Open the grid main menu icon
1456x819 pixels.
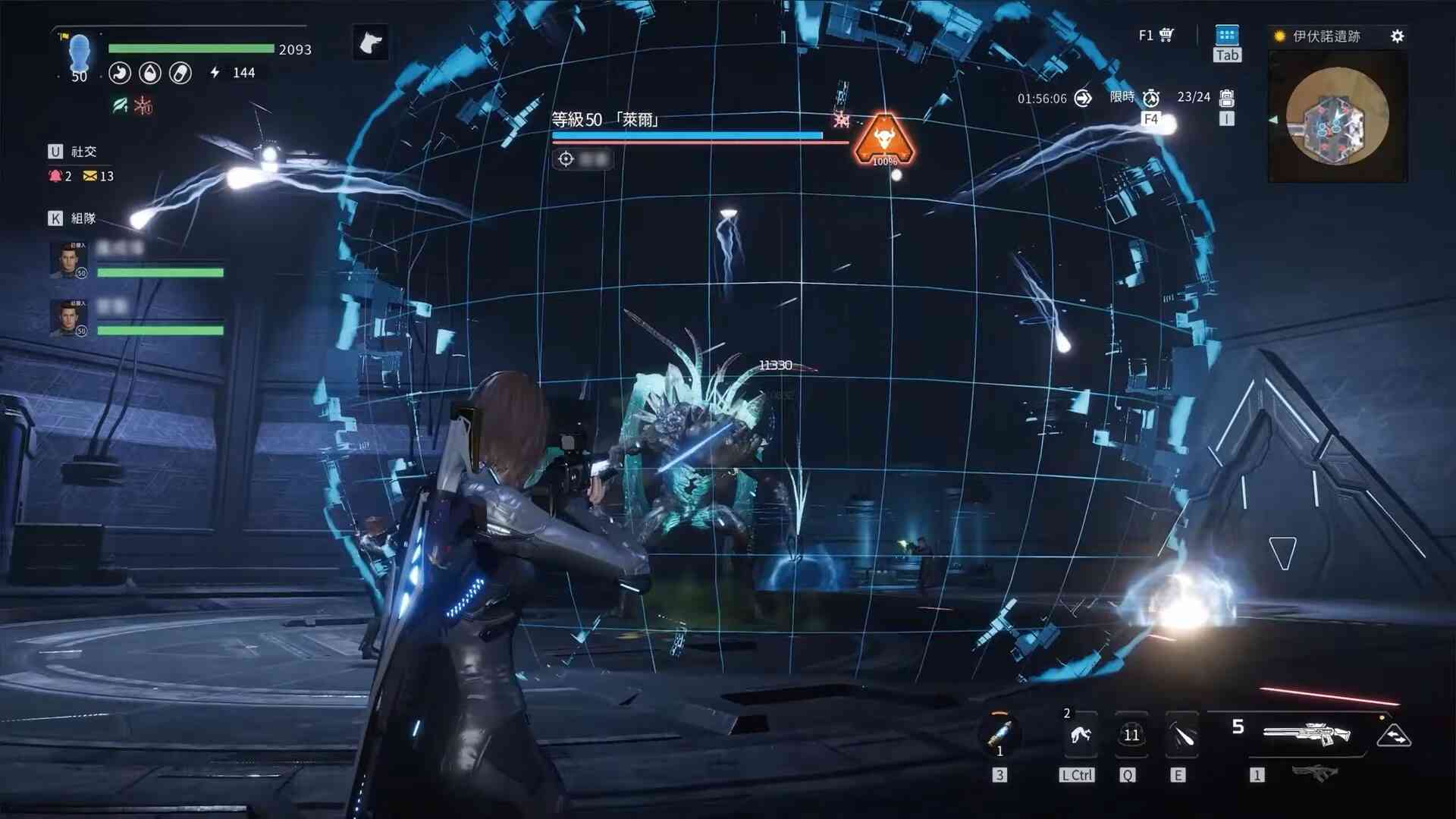click(1226, 36)
